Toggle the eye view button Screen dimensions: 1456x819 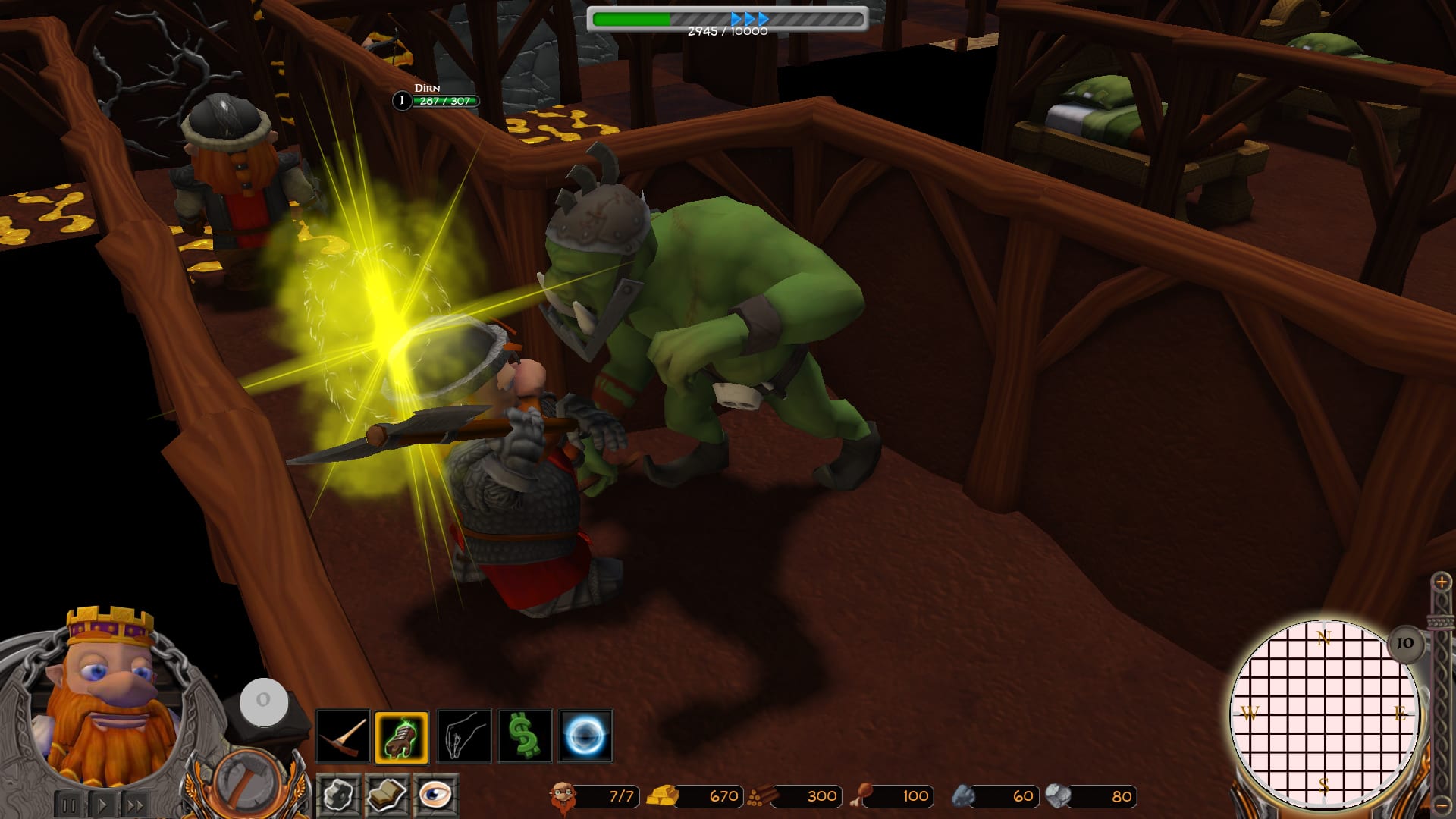click(x=435, y=795)
